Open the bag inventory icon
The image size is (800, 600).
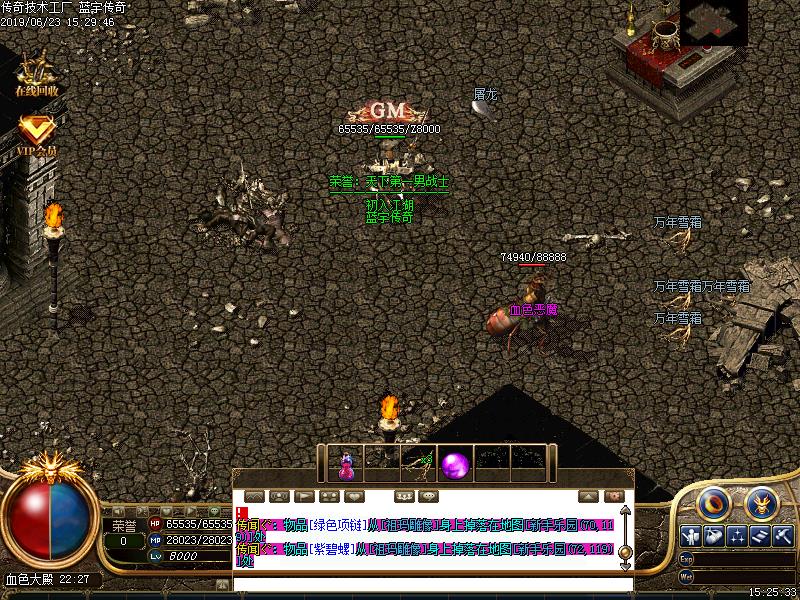point(713,536)
